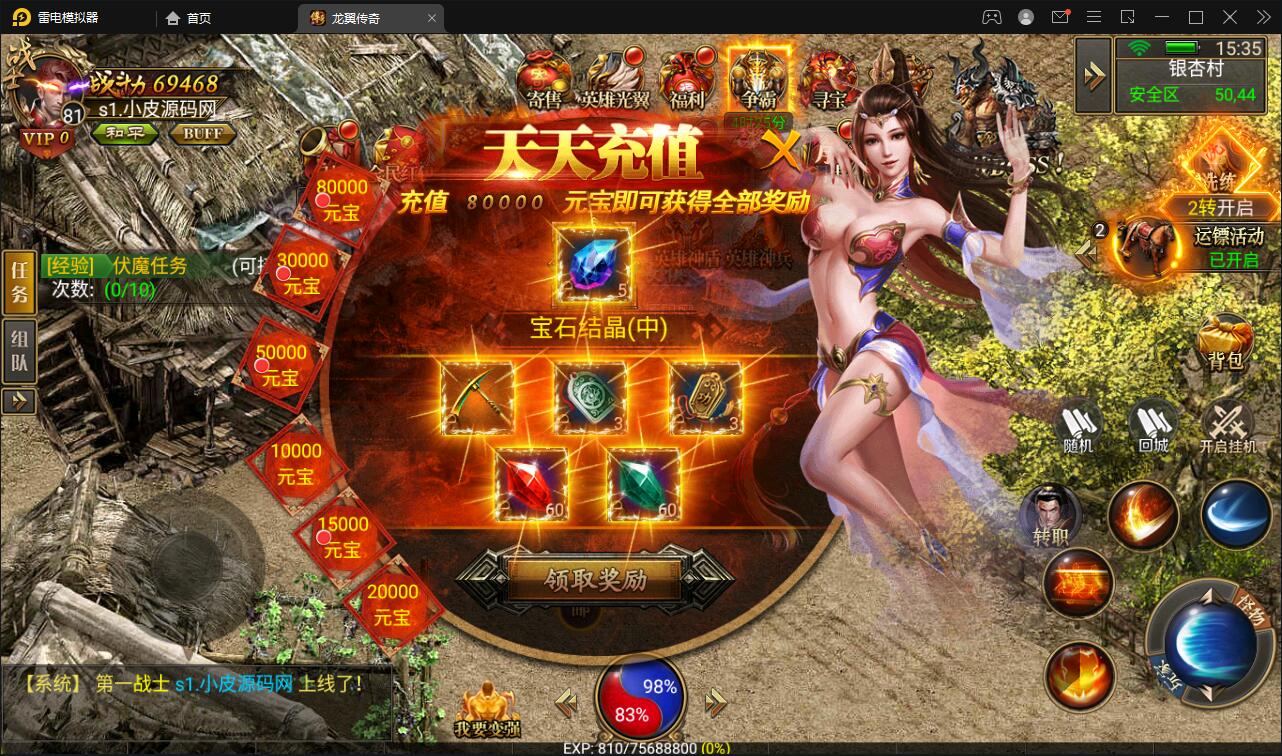Viewport: 1282px width, 756px height.
Task: Open the 英雄光翼 hero wings panel
Action: (615, 75)
